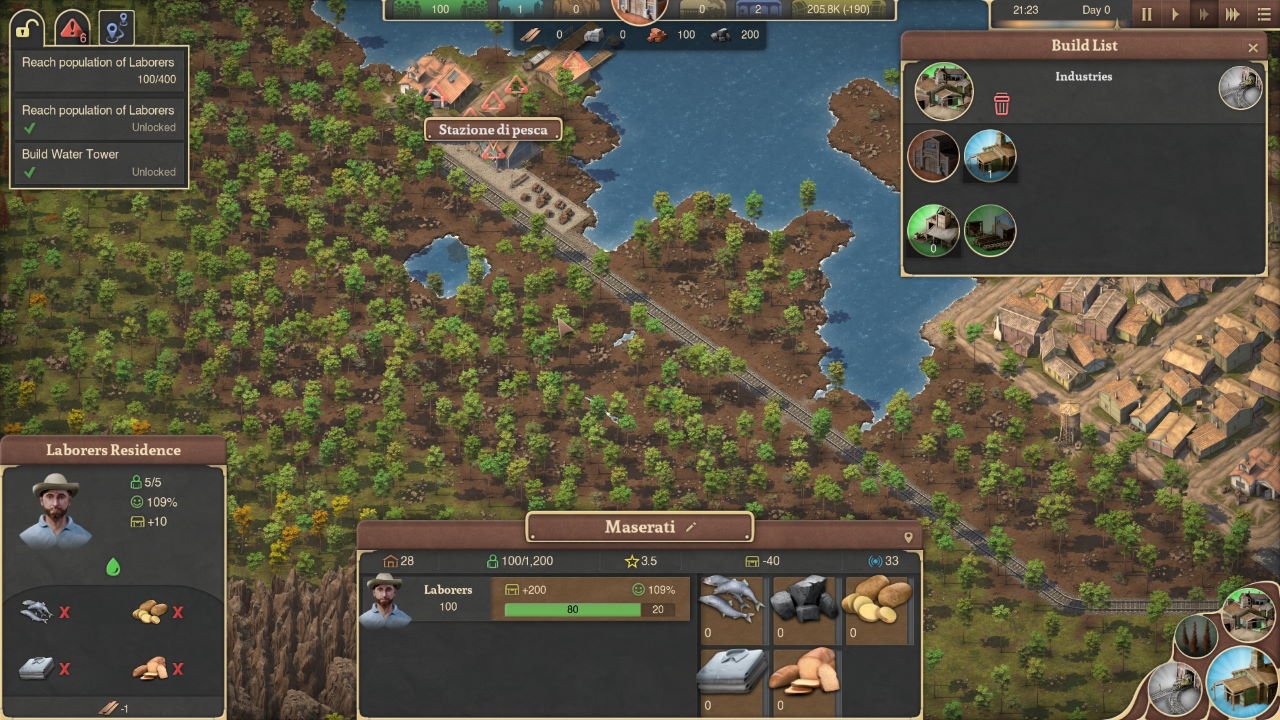The image size is (1280, 720).
Task: Select the Build Water Tower objective
Action: pos(98,163)
